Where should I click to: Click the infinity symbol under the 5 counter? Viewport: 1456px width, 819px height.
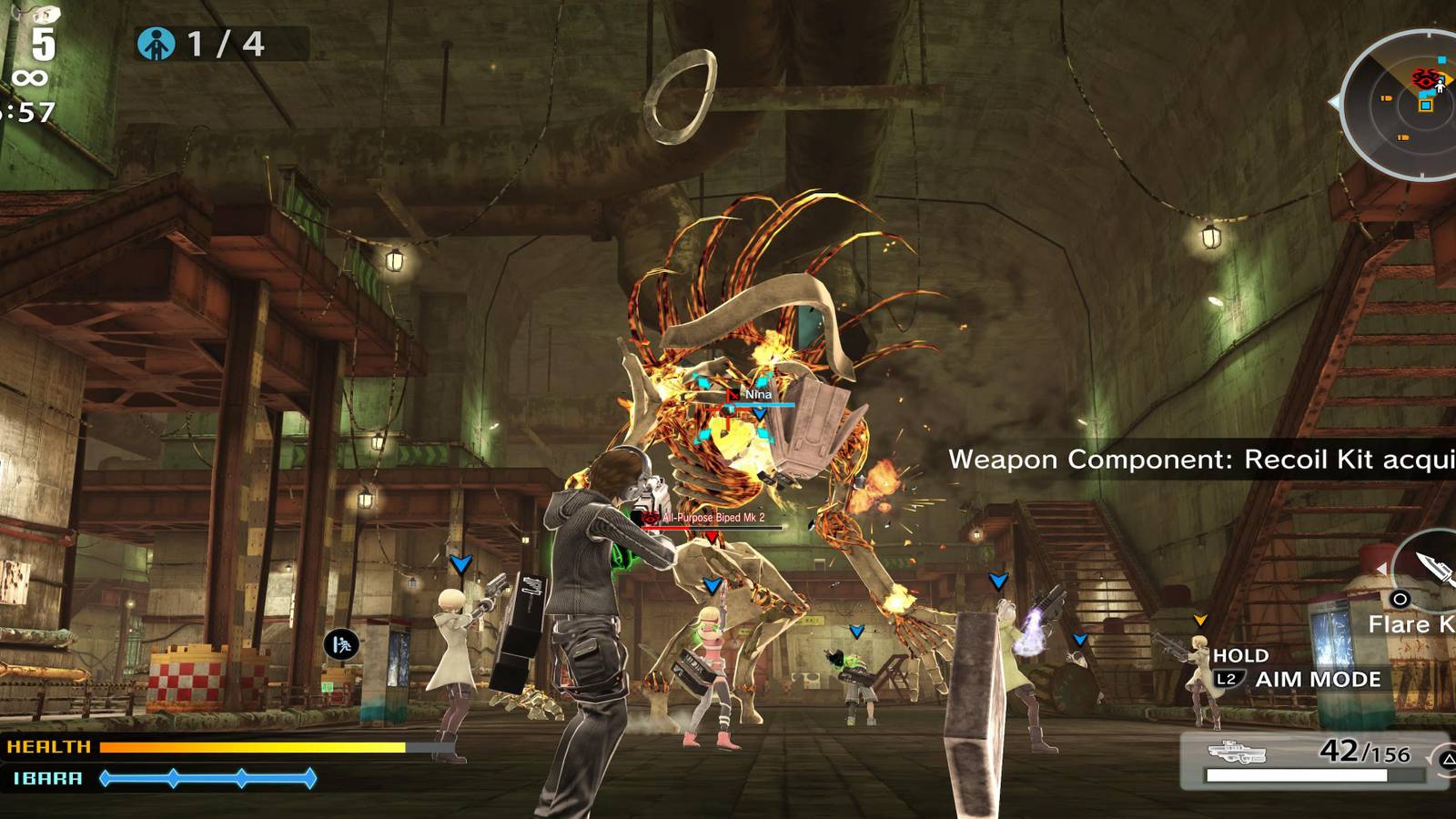(30, 77)
